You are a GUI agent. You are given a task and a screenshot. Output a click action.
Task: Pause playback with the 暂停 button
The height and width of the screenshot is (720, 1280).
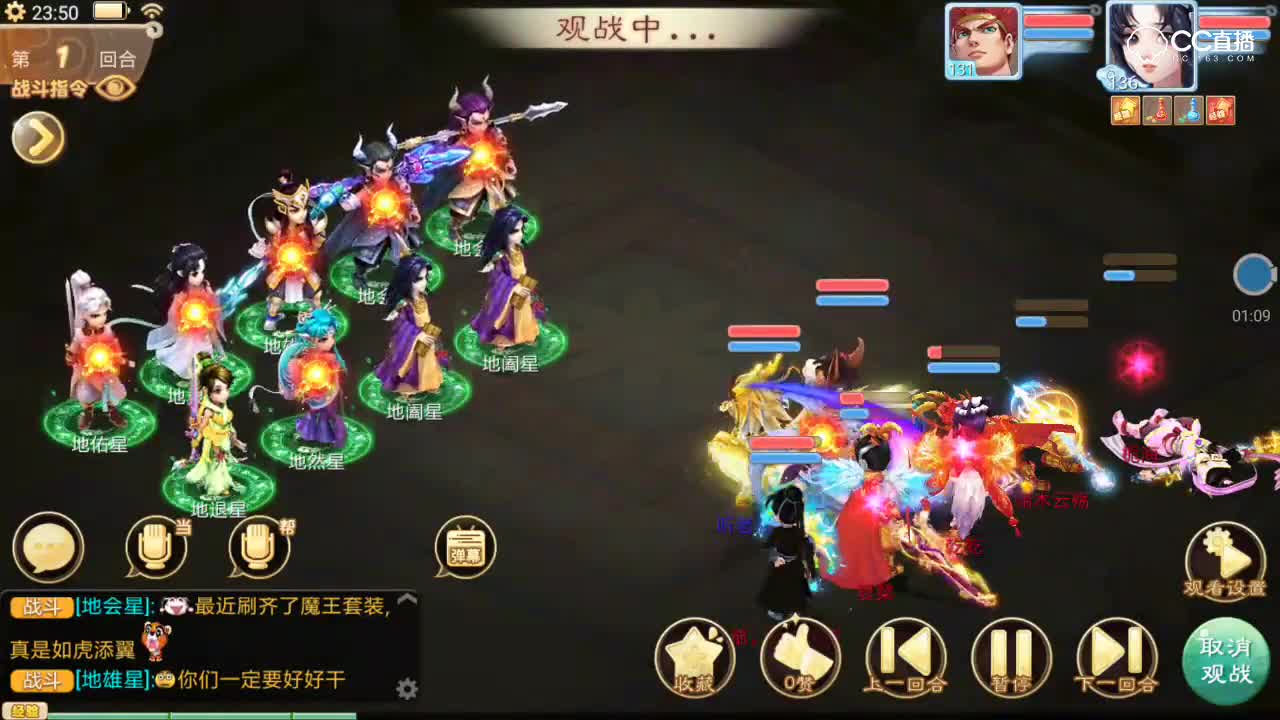click(x=1011, y=658)
